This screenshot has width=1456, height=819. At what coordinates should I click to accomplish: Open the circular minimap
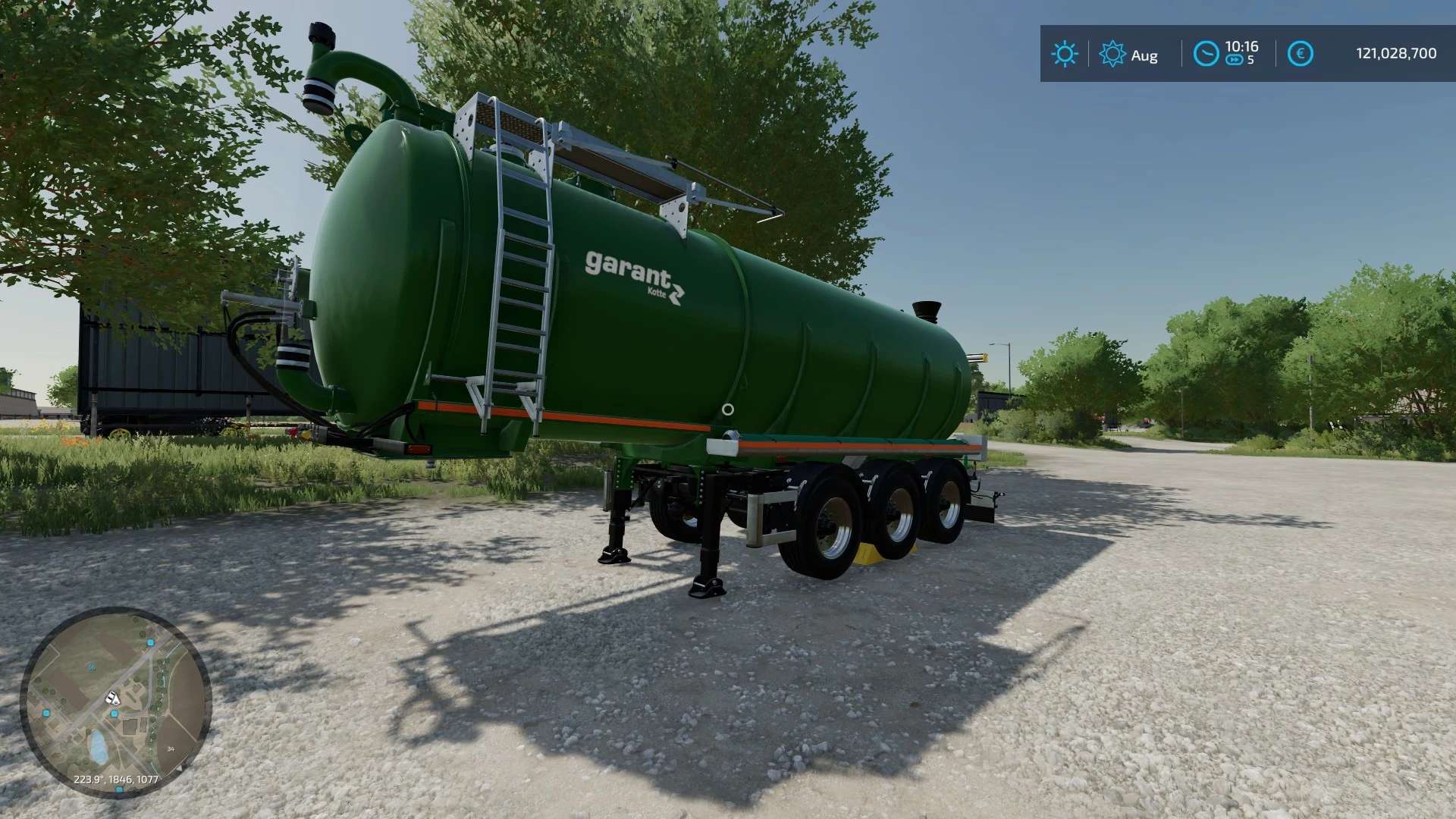coord(115,702)
